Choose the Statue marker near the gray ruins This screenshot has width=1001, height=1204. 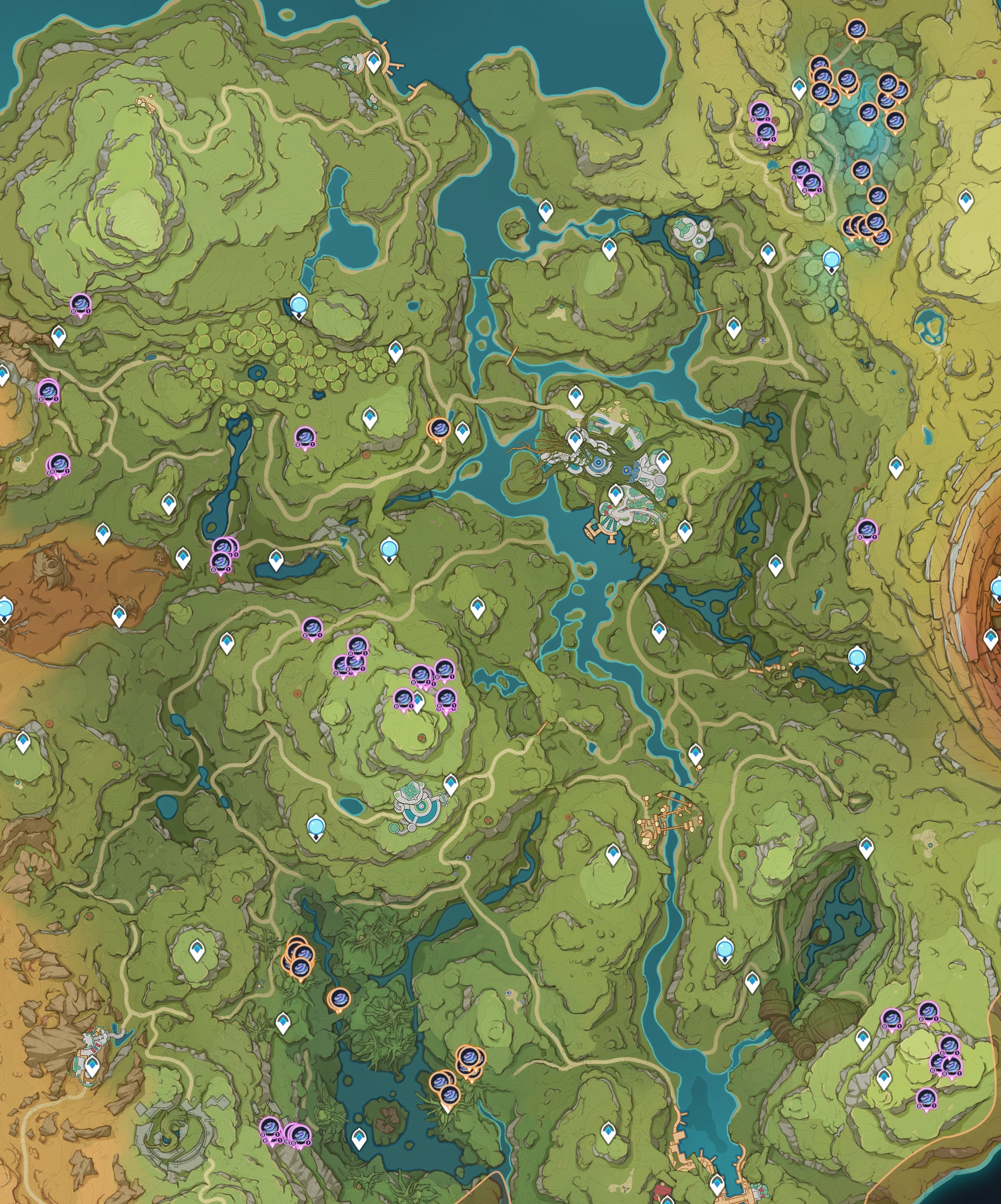389,549
